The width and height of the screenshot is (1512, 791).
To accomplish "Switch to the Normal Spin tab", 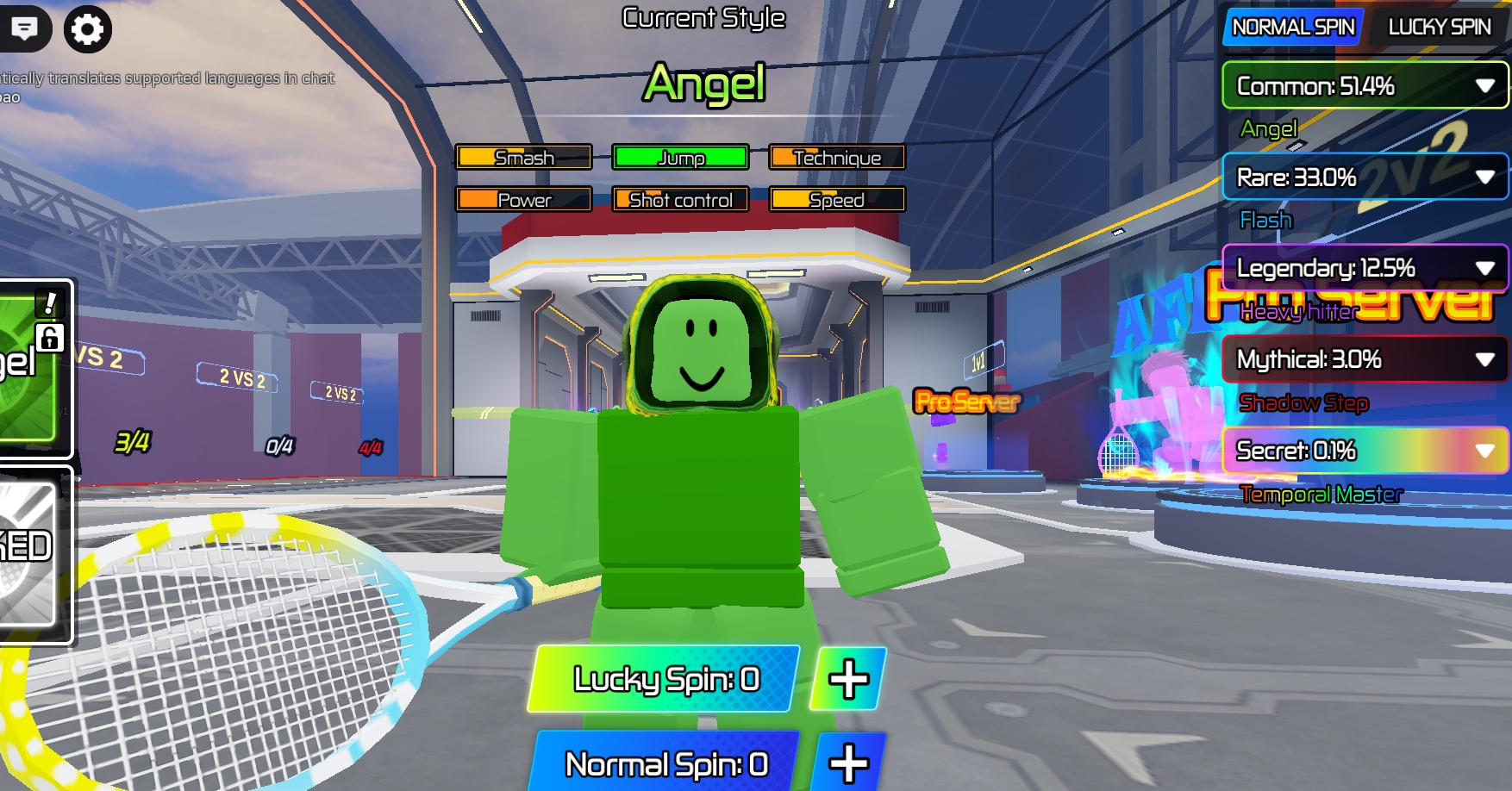I will pos(1292,28).
